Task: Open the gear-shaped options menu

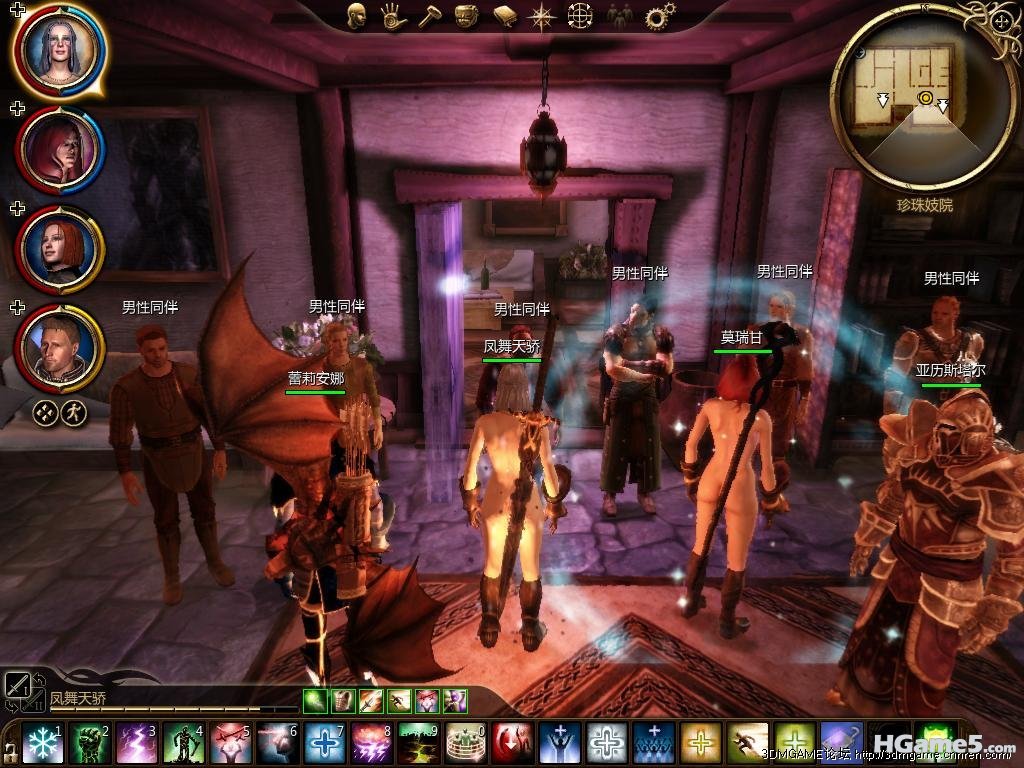Action: [657, 16]
